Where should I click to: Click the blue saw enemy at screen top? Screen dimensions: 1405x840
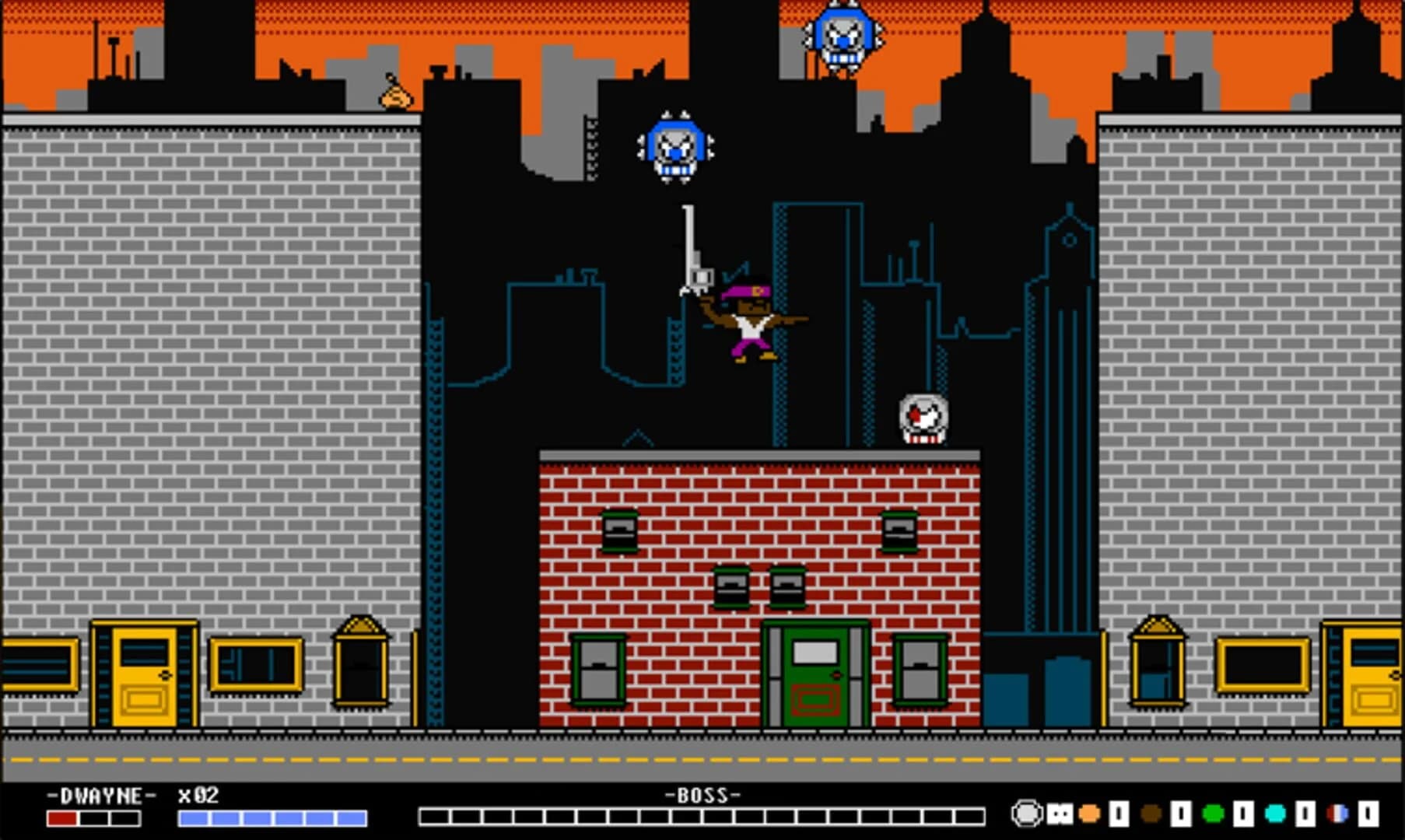click(843, 33)
